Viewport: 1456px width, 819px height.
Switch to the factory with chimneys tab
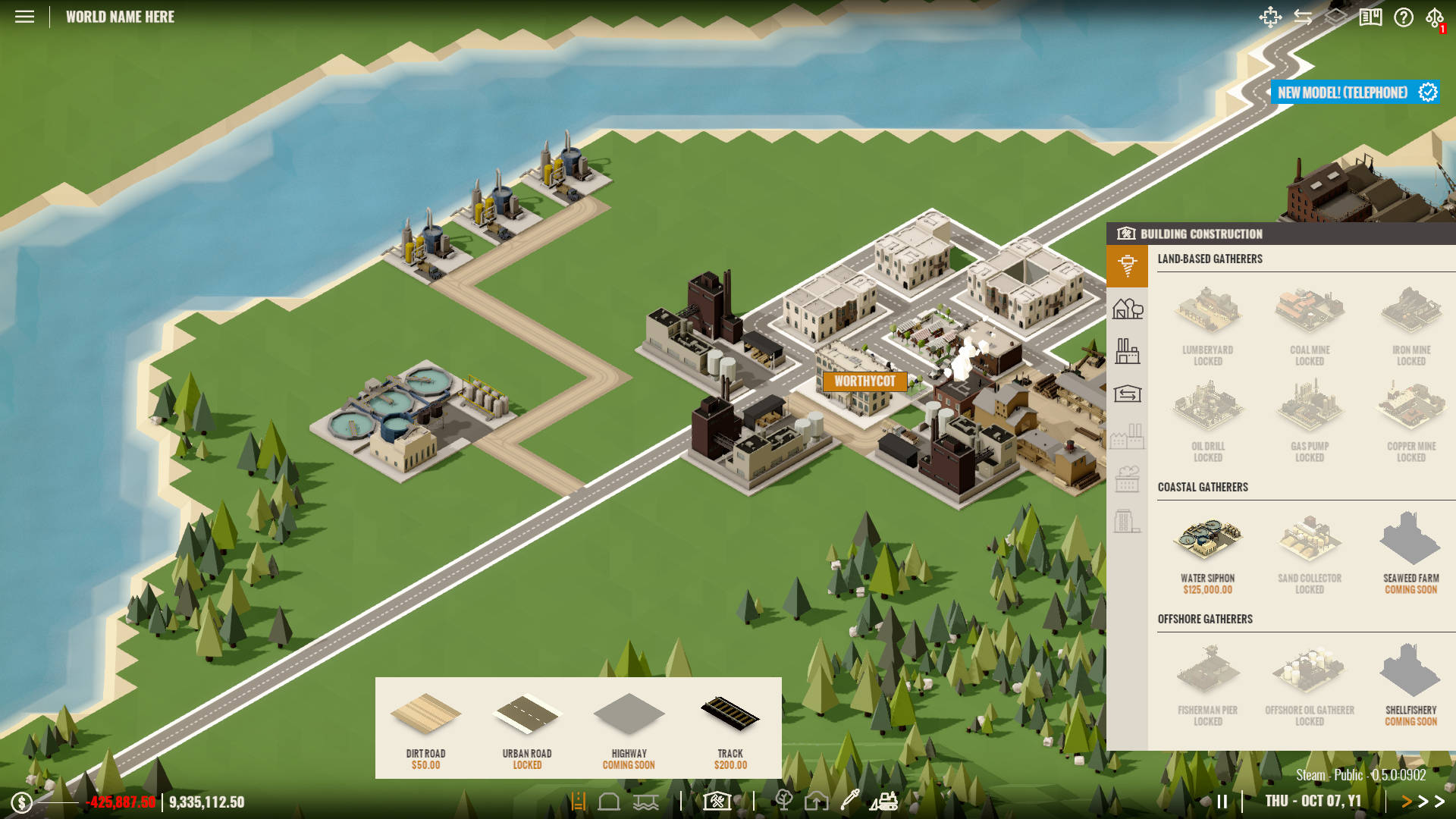click(x=1128, y=351)
